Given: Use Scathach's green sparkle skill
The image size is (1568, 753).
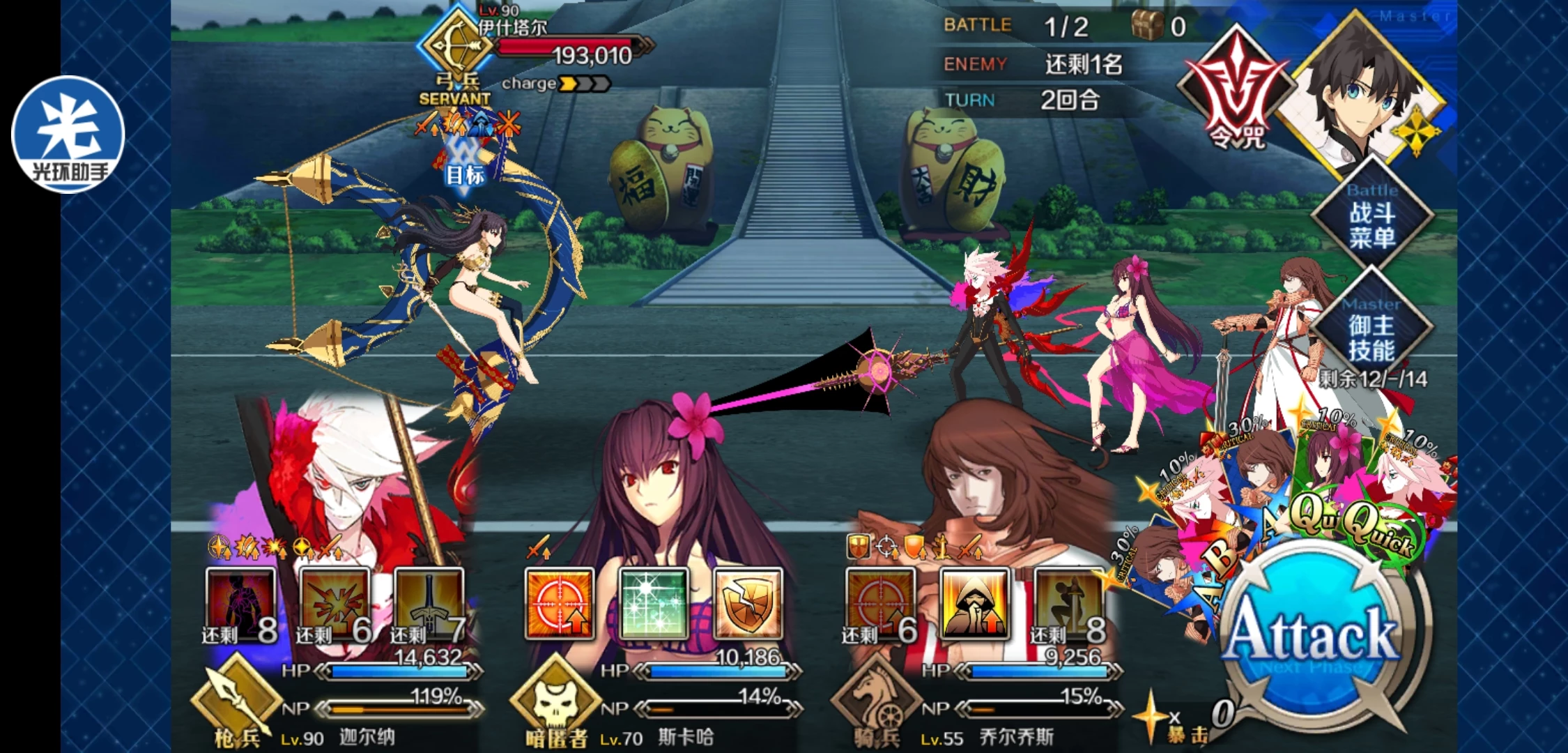Looking at the screenshot, I should point(653,604).
